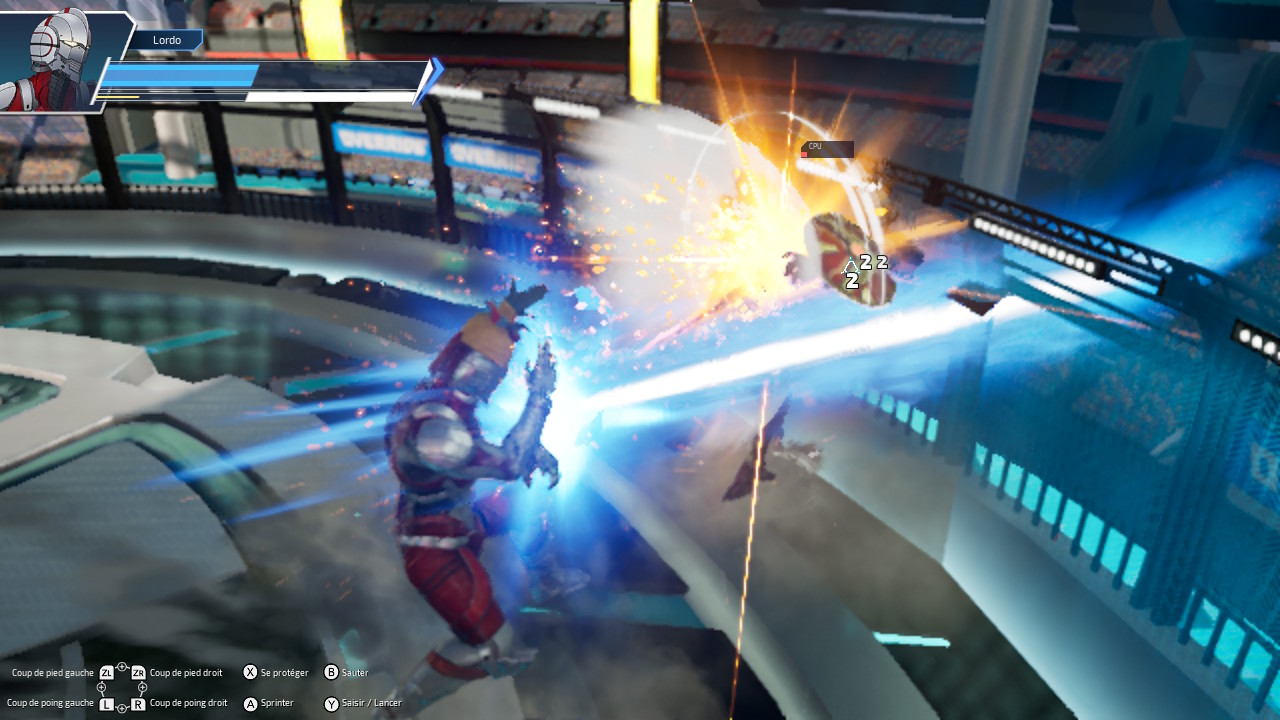Click Lordo's character portrait

coord(55,60)
